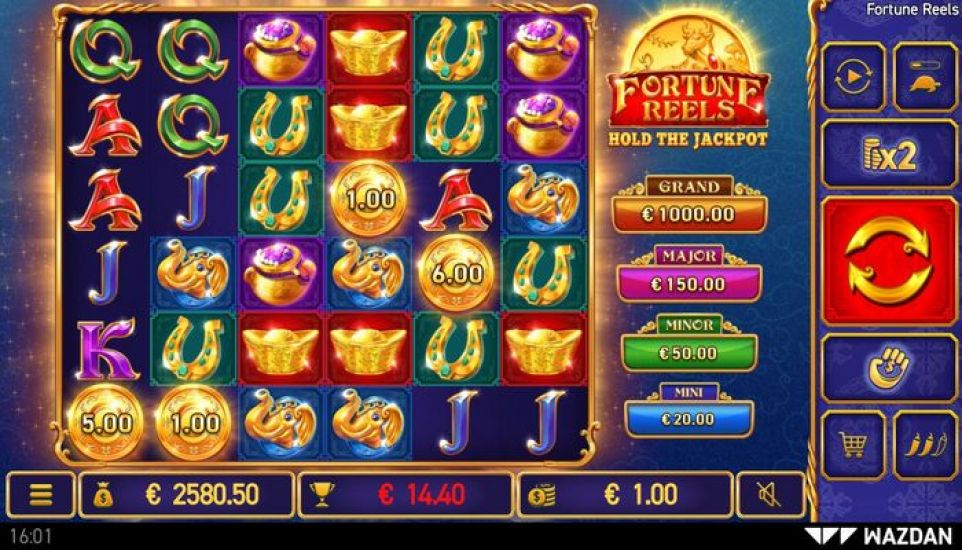The height and width of the screenshot is (550, 962).
Task: Start autoplay mode
Action: click(x=852, y=77)
